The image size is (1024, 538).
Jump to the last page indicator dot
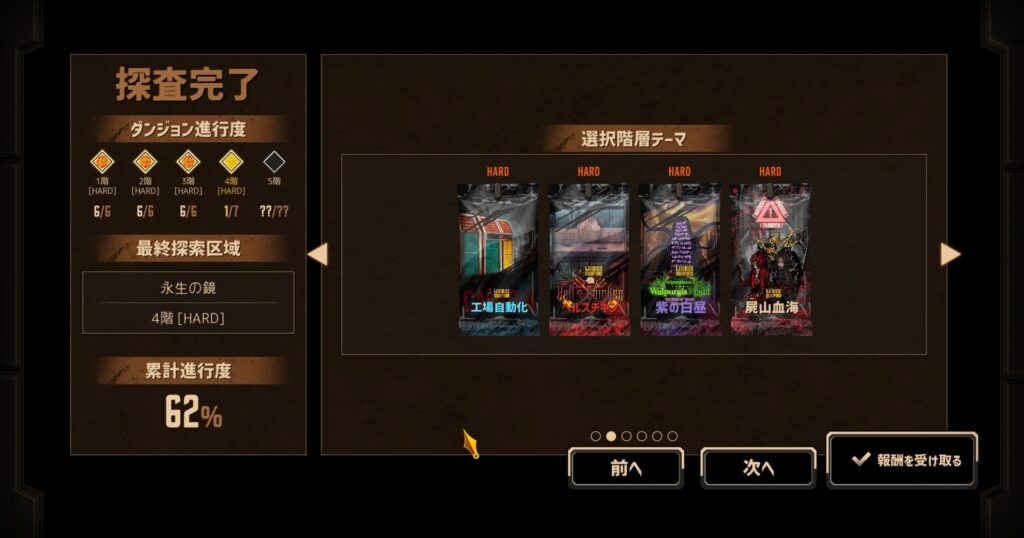tap(672, 436)
